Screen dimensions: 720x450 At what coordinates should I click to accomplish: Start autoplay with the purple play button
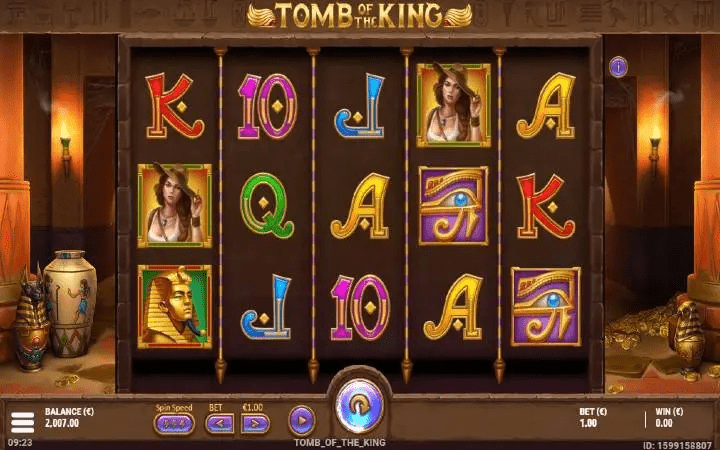pos(301,420)
